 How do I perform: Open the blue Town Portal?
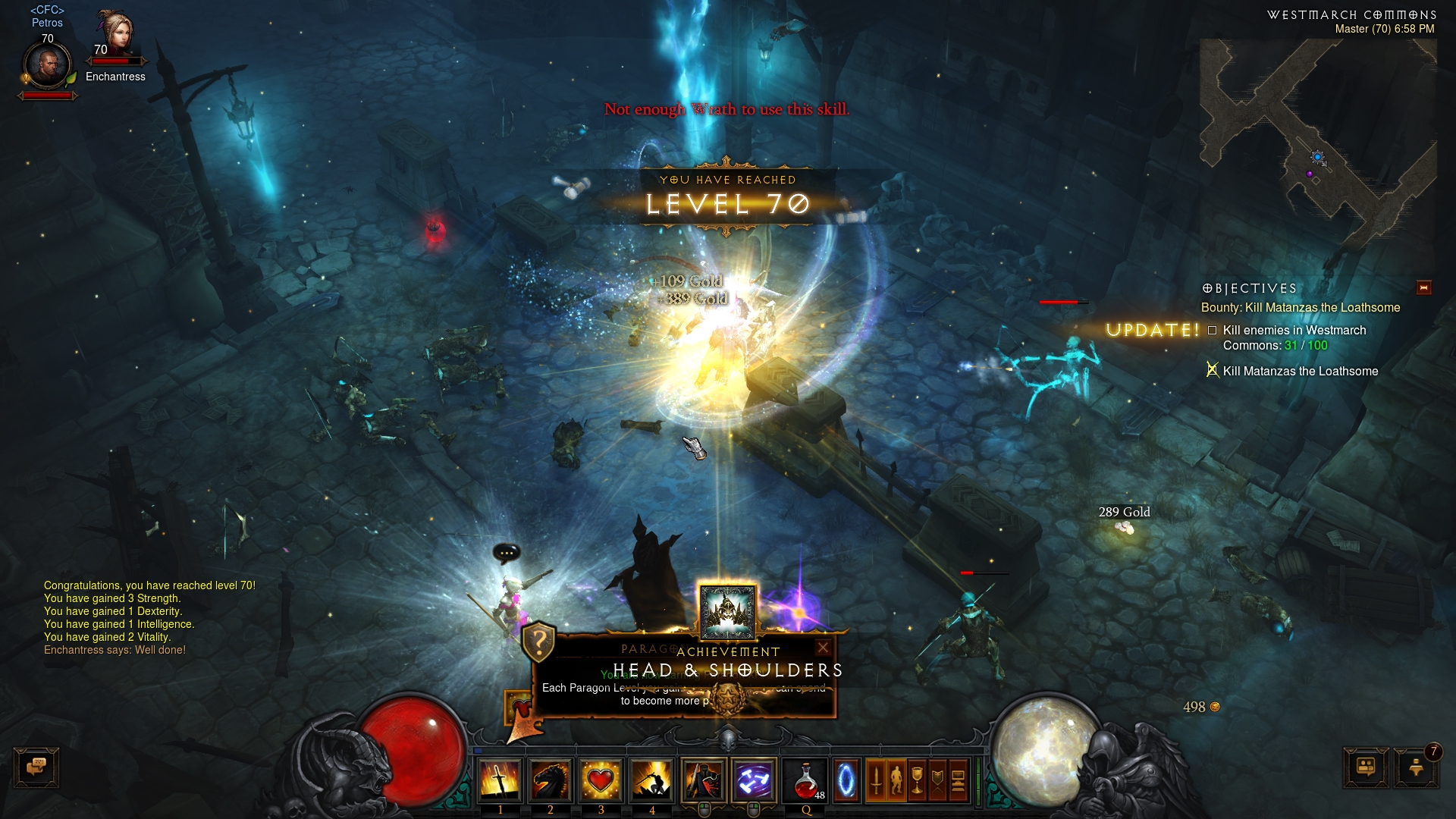(x=846, y=780)
